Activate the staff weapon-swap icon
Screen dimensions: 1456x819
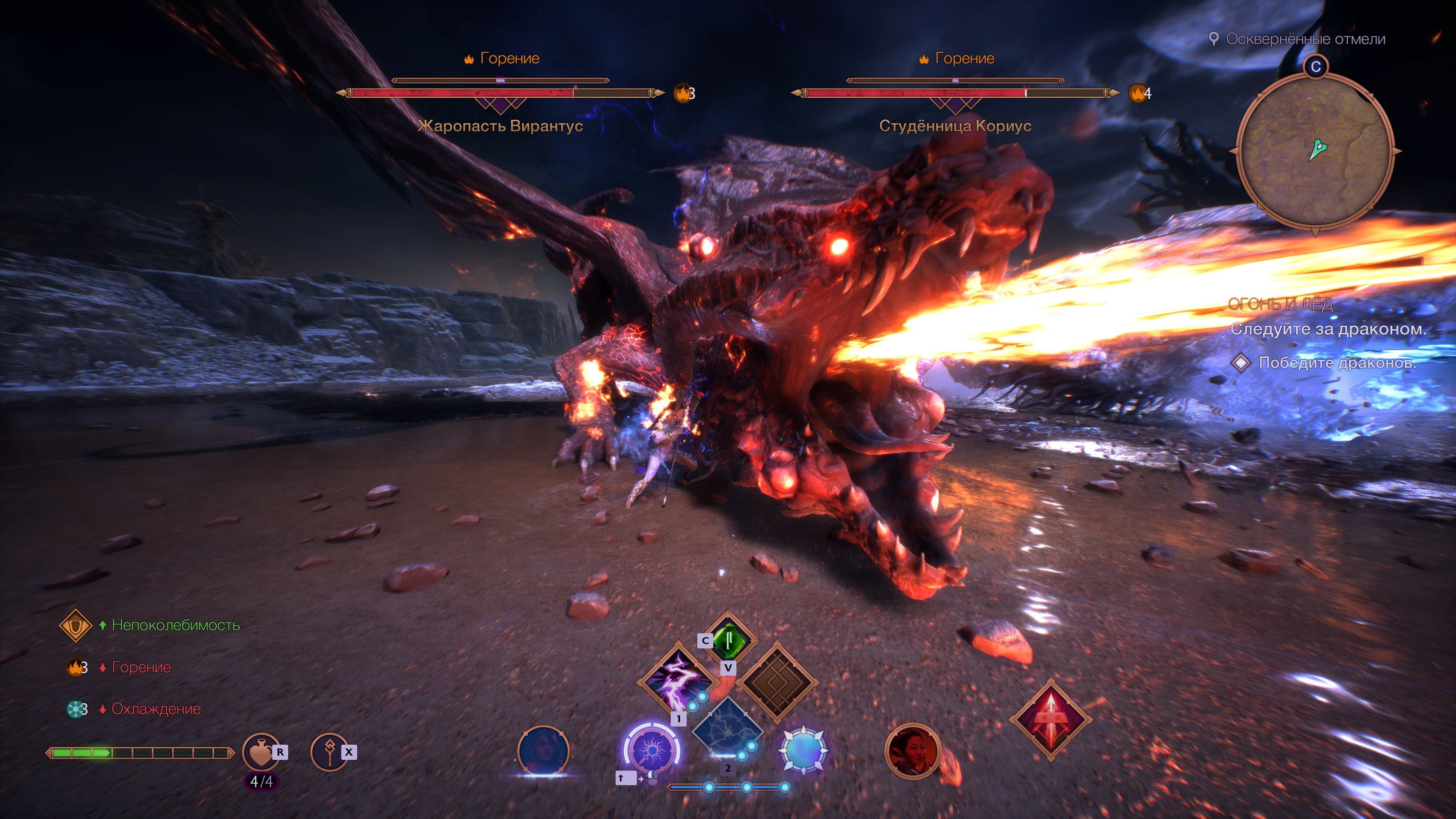[330, 752]
